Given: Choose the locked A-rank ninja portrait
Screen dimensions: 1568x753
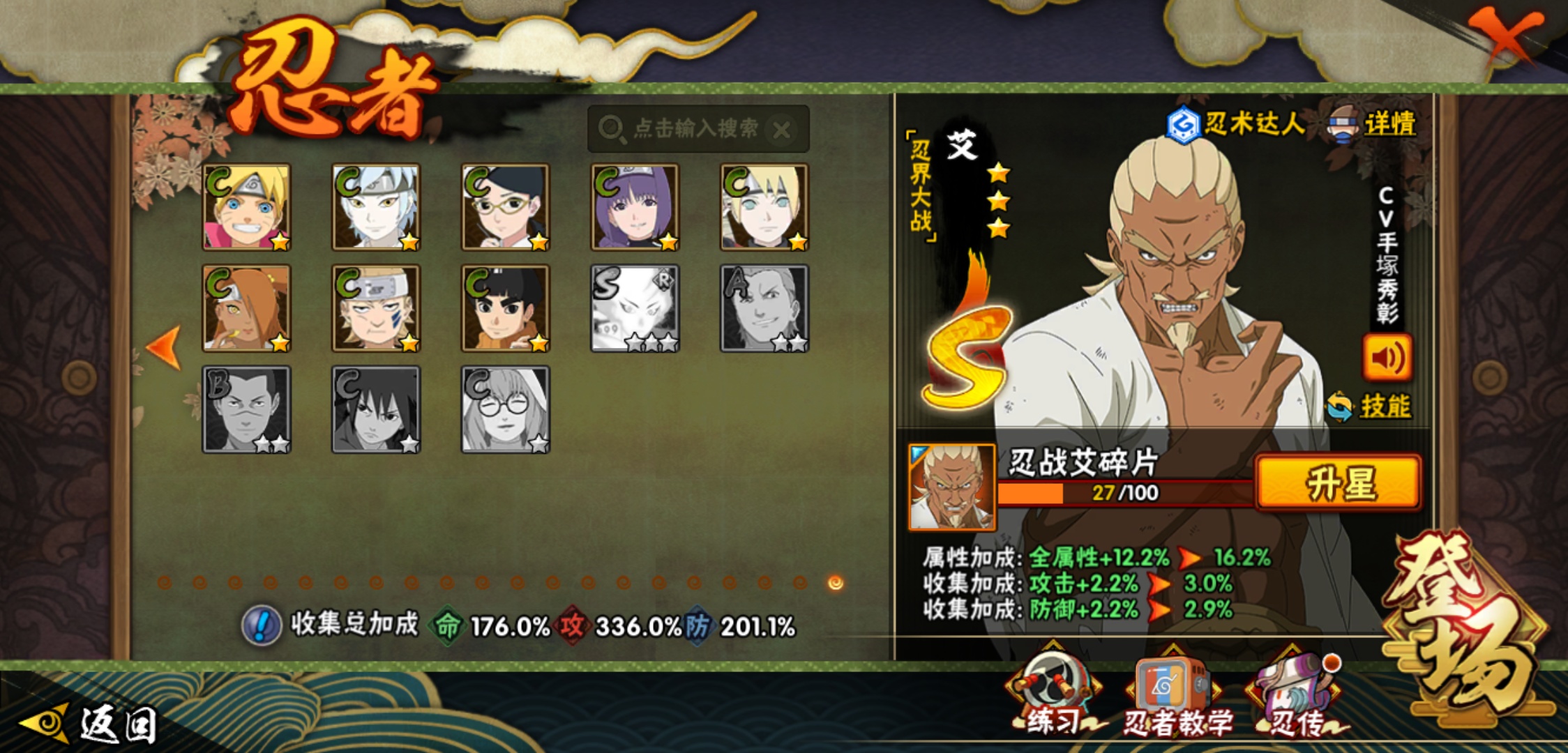Looking at the screenshot, I should pyautogui.click(x=764, y=308).
